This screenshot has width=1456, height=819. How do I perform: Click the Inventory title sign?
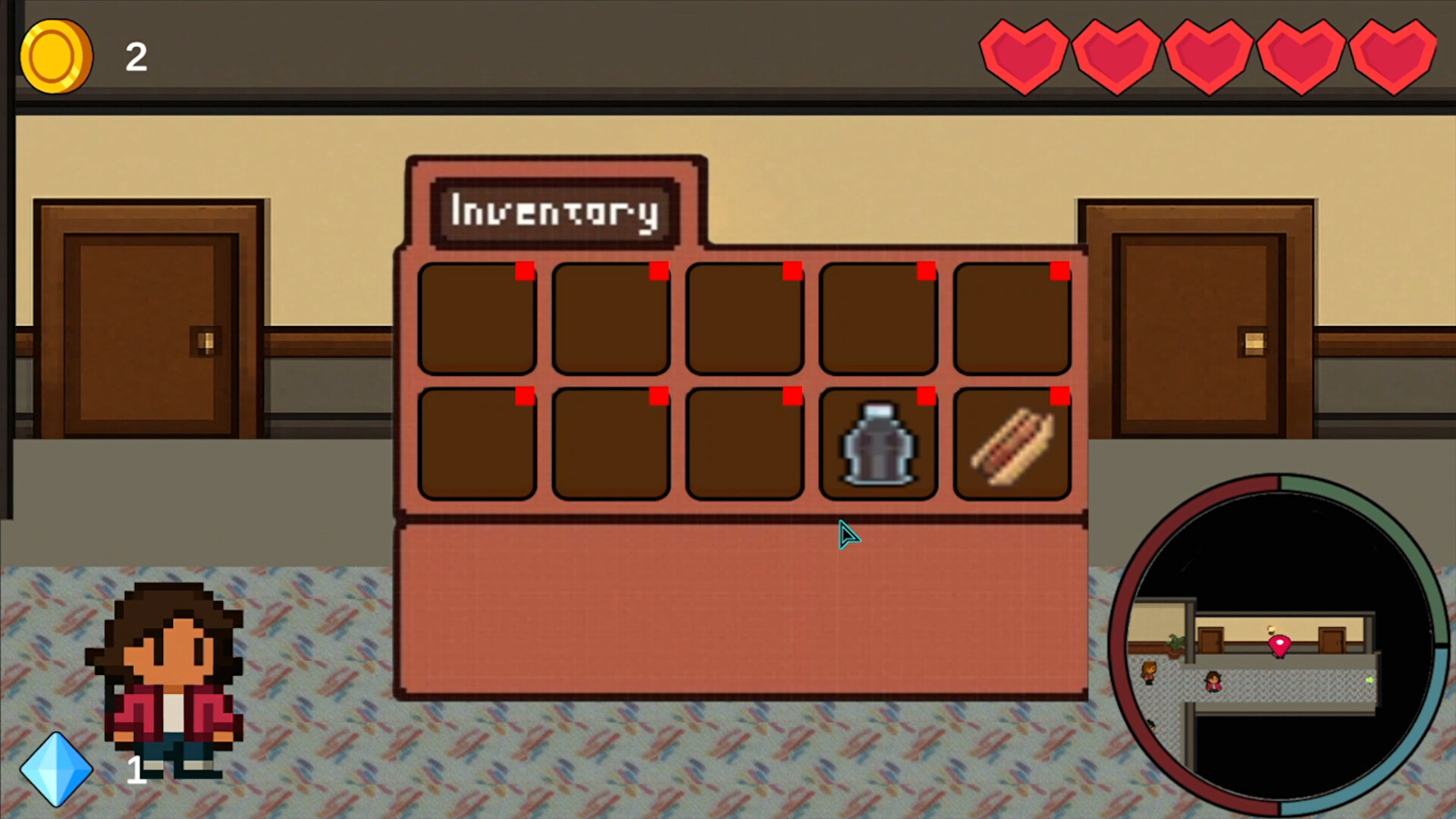click(554, 213)
